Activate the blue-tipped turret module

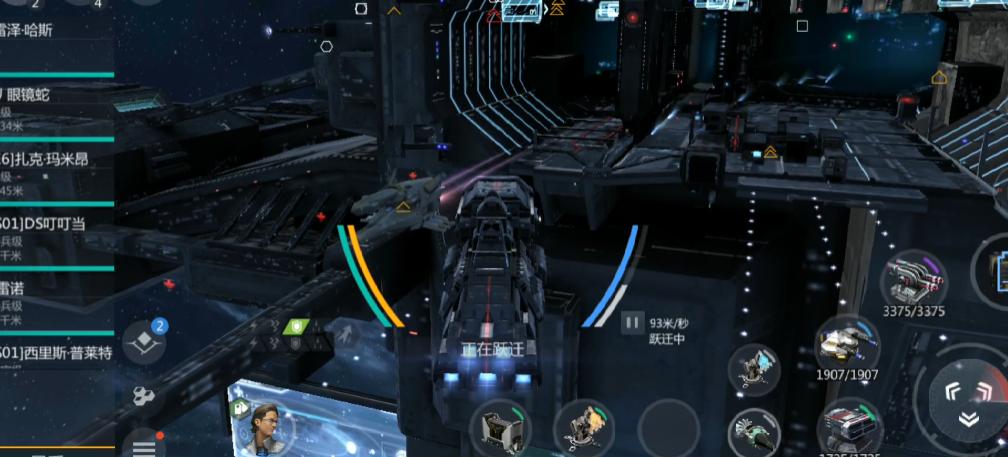click(x=755, y=368)
